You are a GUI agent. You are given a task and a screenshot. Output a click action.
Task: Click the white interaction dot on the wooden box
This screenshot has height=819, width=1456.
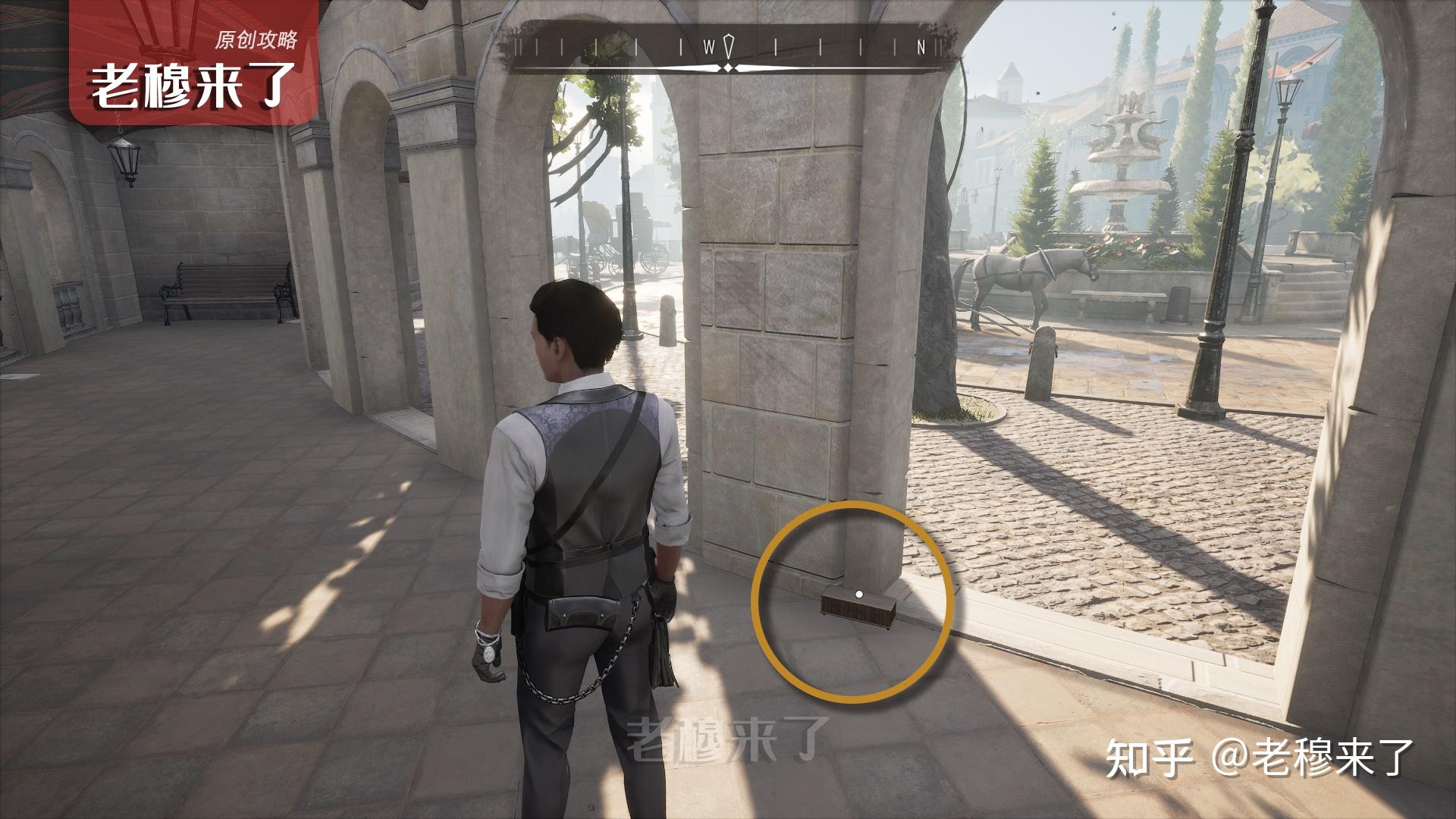[858, 595]
